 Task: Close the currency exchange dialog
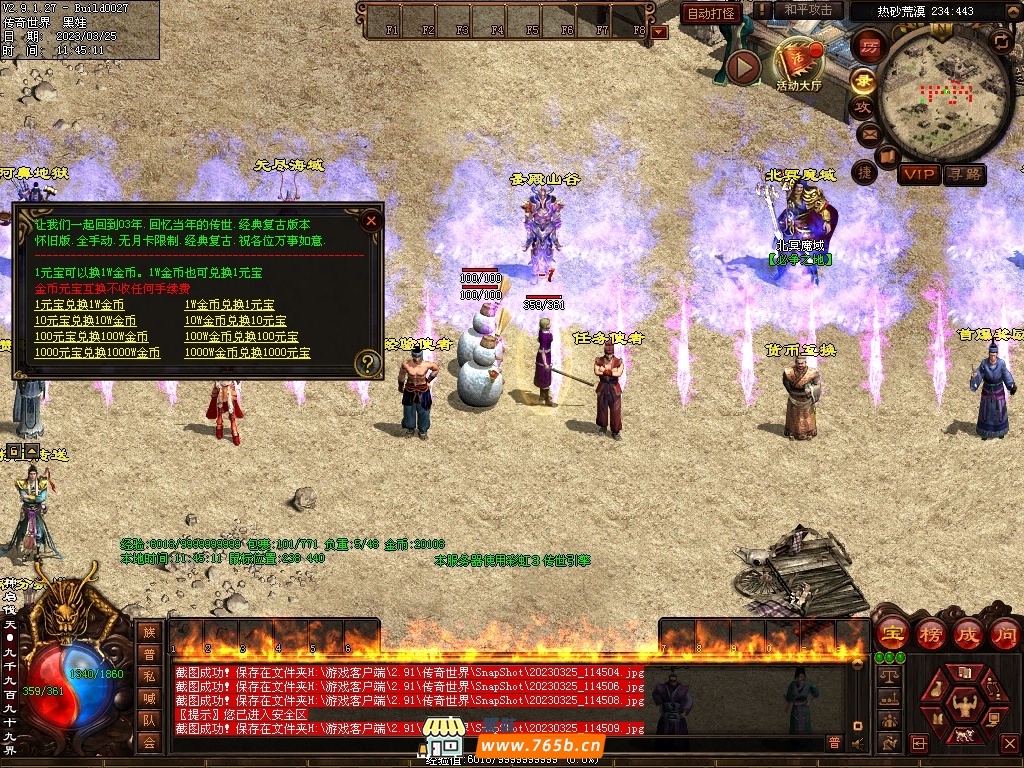pyautogui.click(x=371, y=220)
